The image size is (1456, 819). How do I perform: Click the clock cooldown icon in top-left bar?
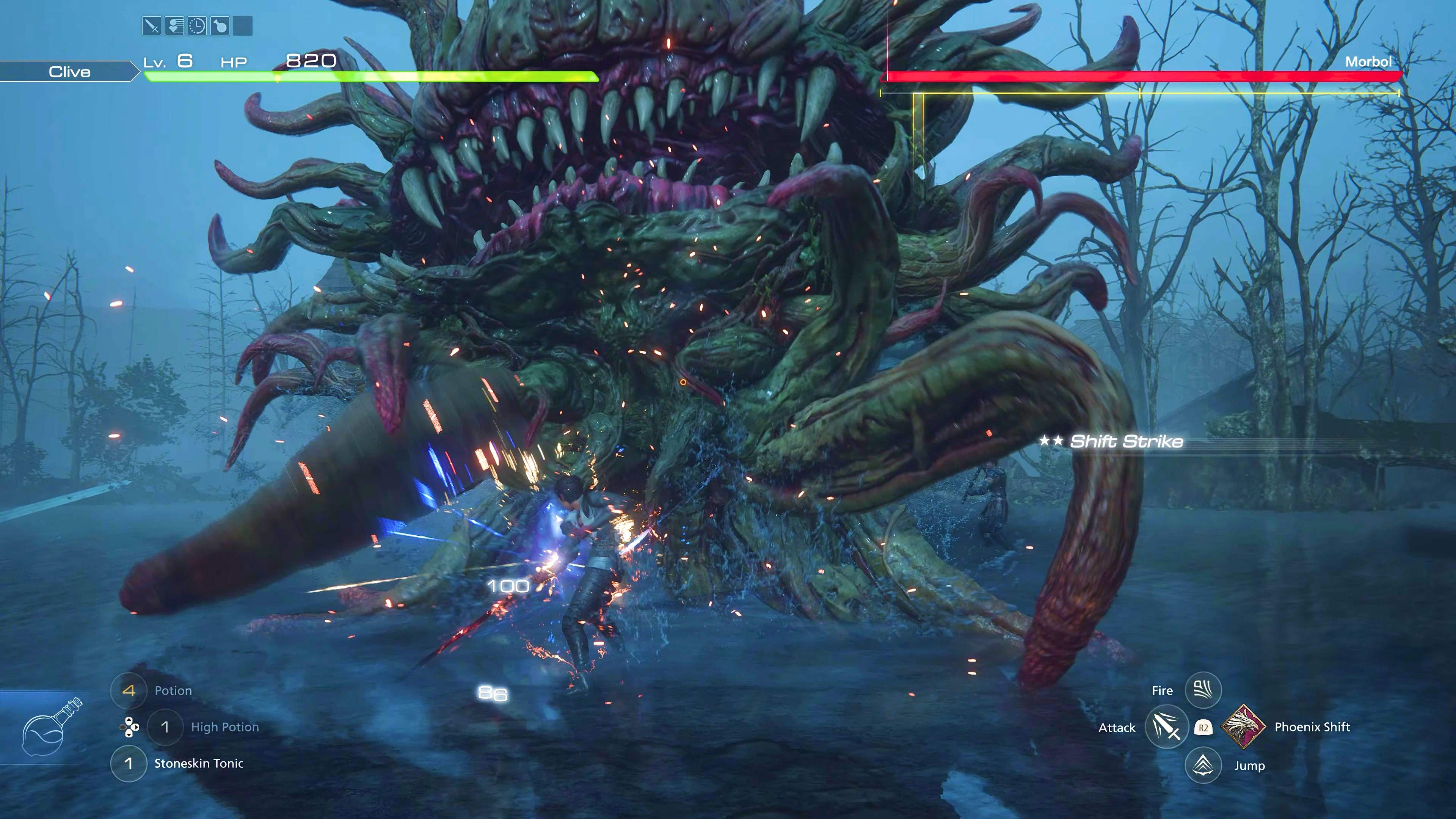pos(197,26)
